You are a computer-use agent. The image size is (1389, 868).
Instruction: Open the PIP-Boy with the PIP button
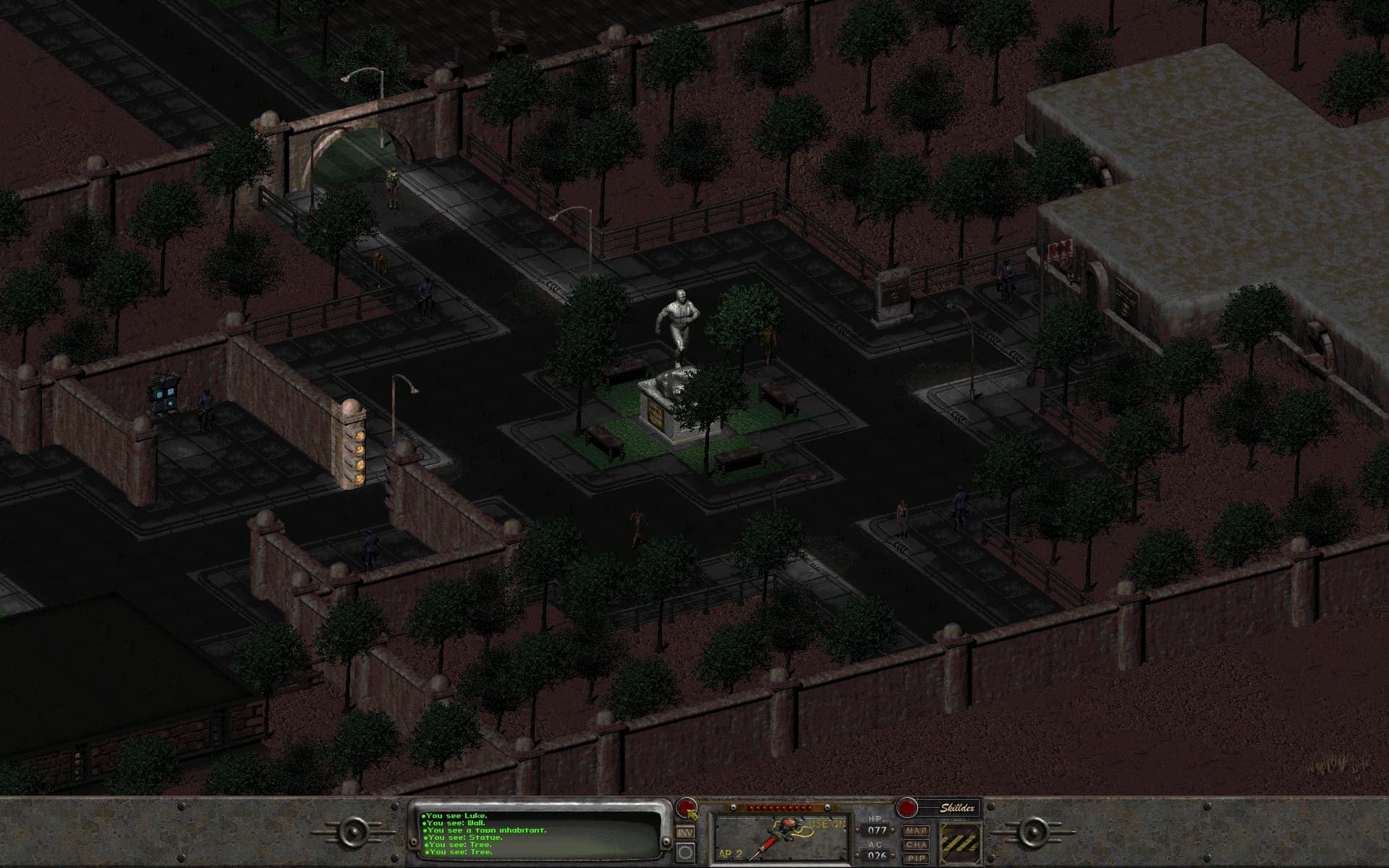pos(917,857)
